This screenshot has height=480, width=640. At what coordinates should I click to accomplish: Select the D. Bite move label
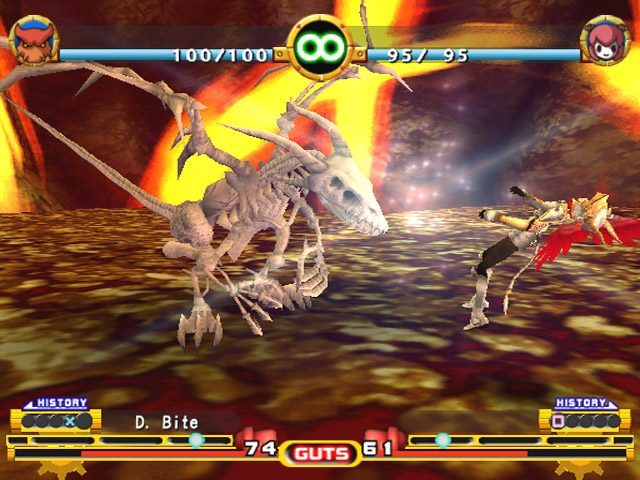click(167, 423)
